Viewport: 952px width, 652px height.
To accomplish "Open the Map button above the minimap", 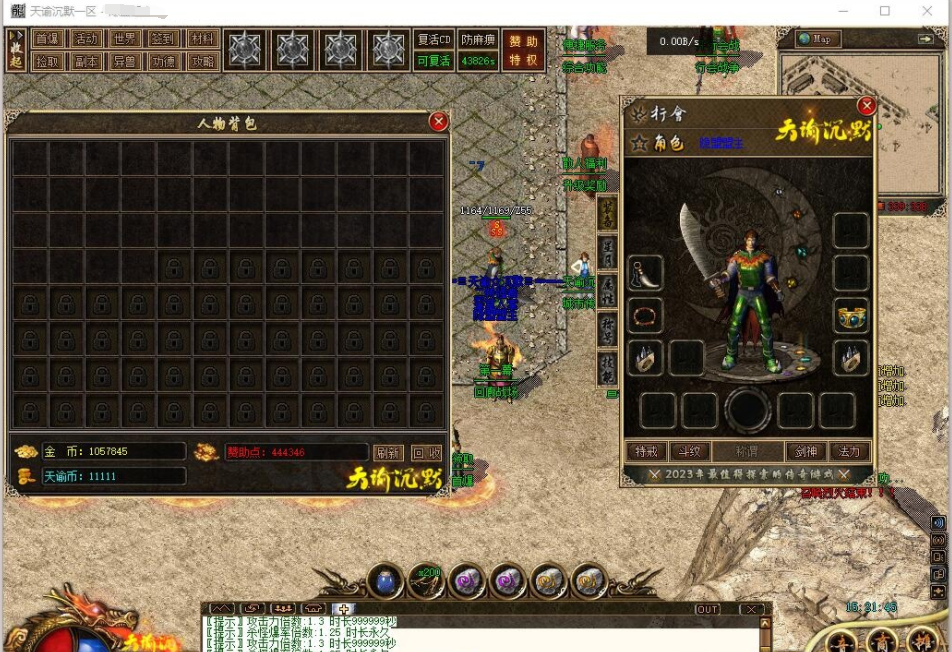I will tap(818, 39).
